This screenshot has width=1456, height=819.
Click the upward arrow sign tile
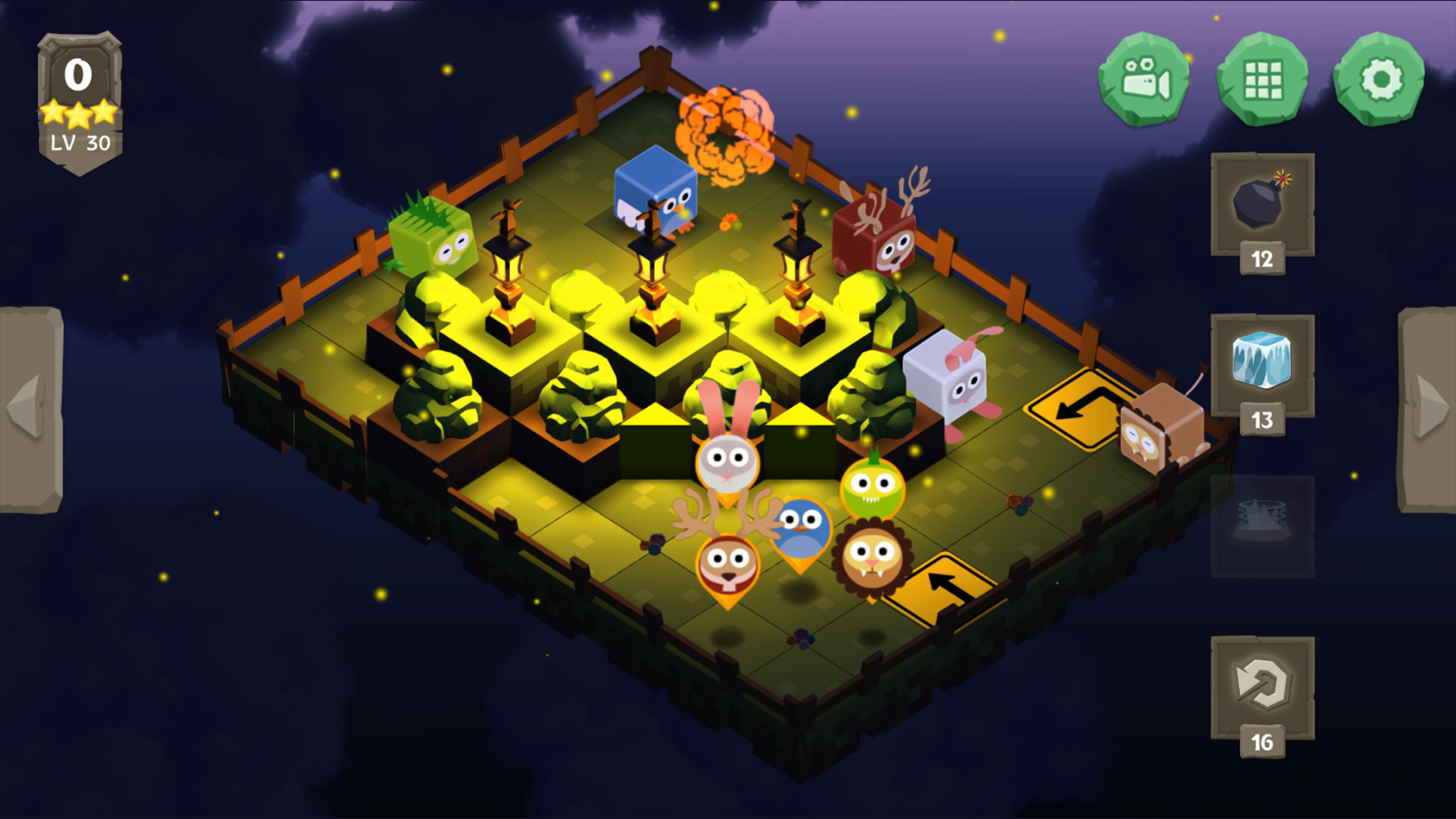942,588
